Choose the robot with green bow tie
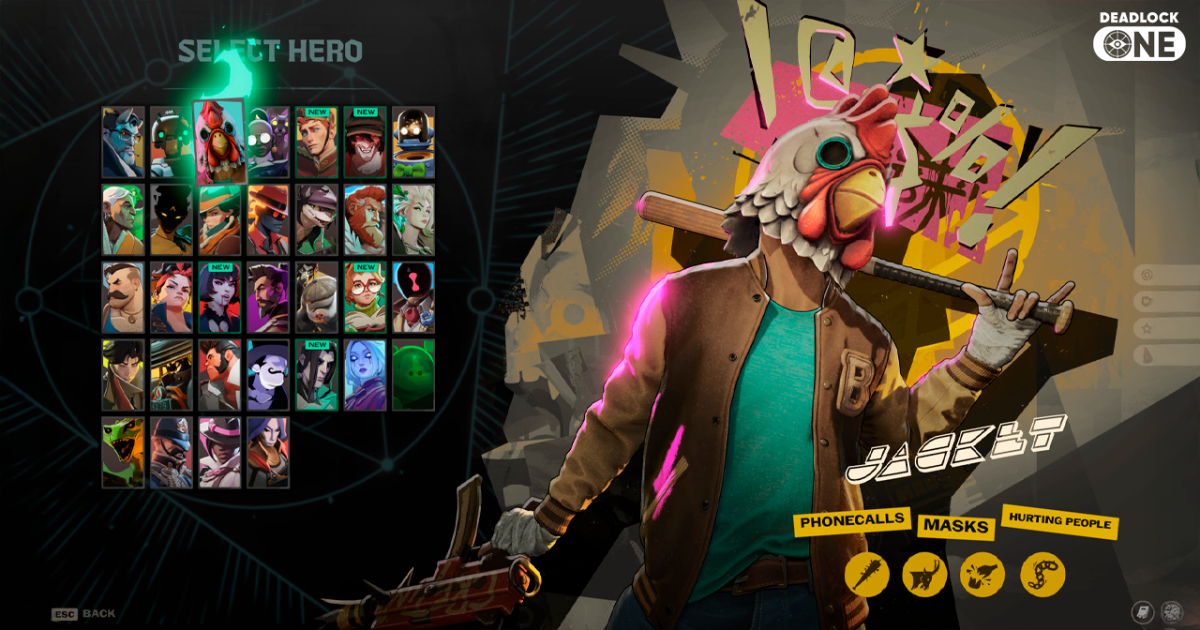 coord(413,142)
